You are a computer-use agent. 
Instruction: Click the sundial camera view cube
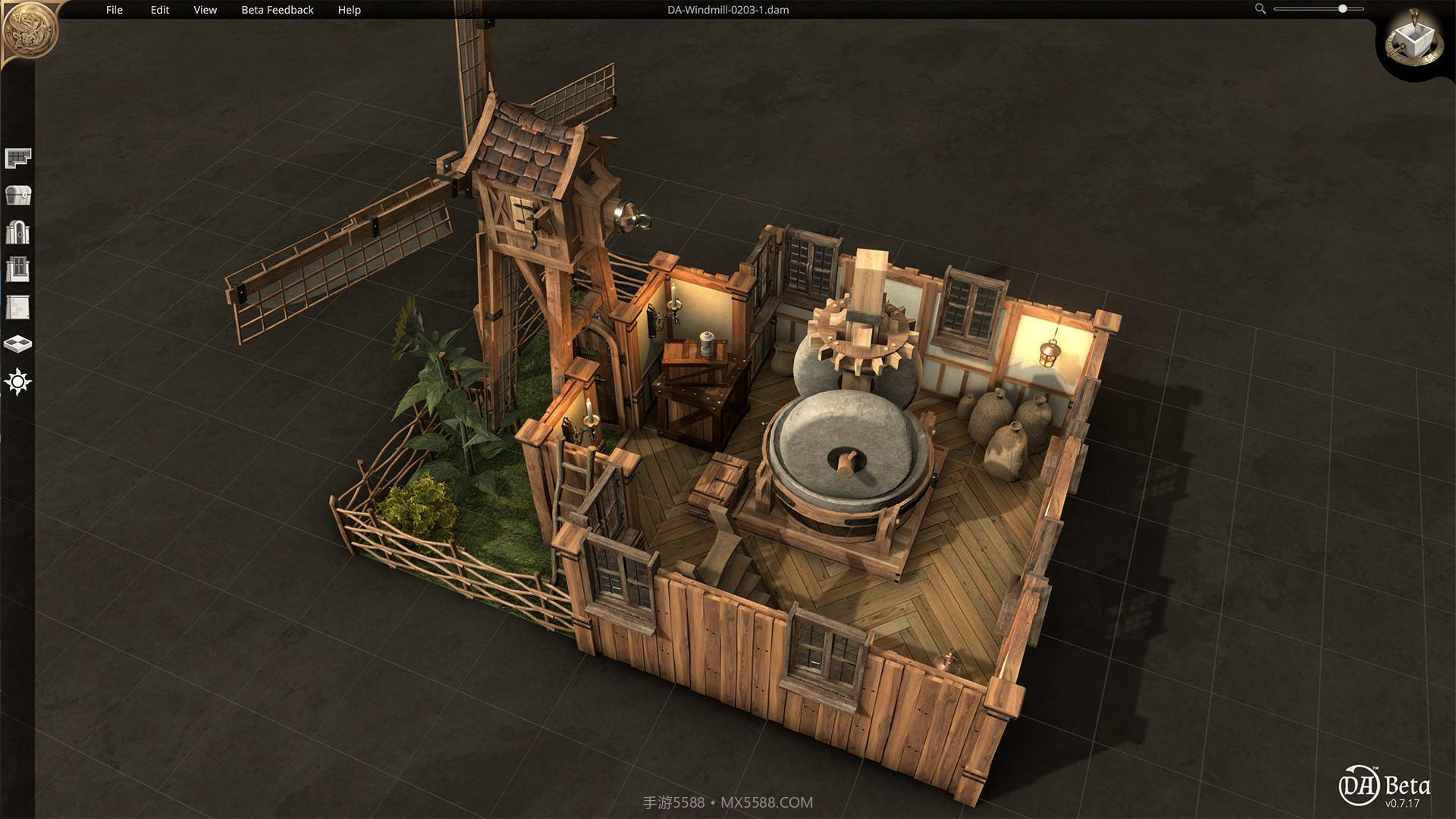click(x=1413, y=39)
